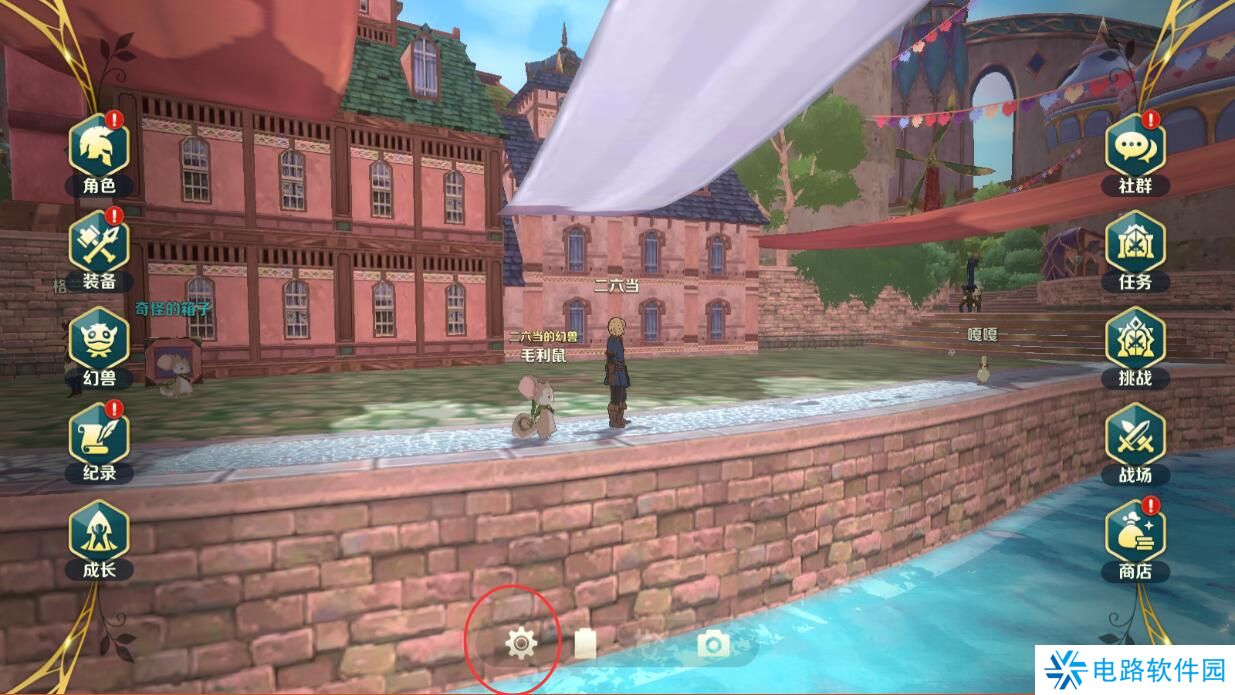Open settings via the gear icon
Screen dimensions: 1235x695
point(520,645)
